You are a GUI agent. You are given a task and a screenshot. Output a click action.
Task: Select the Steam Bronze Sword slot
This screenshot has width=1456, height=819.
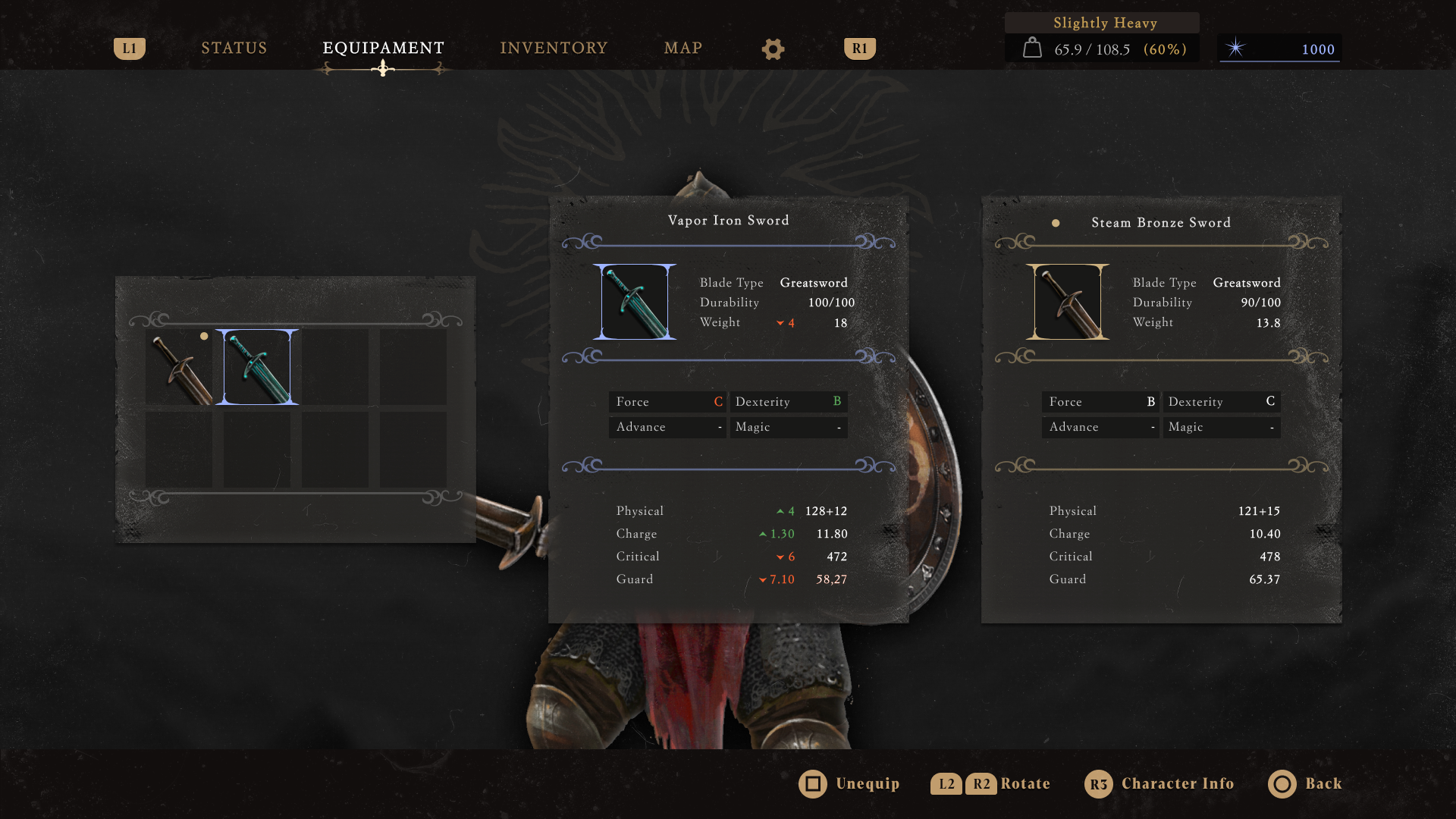[180, 368]
